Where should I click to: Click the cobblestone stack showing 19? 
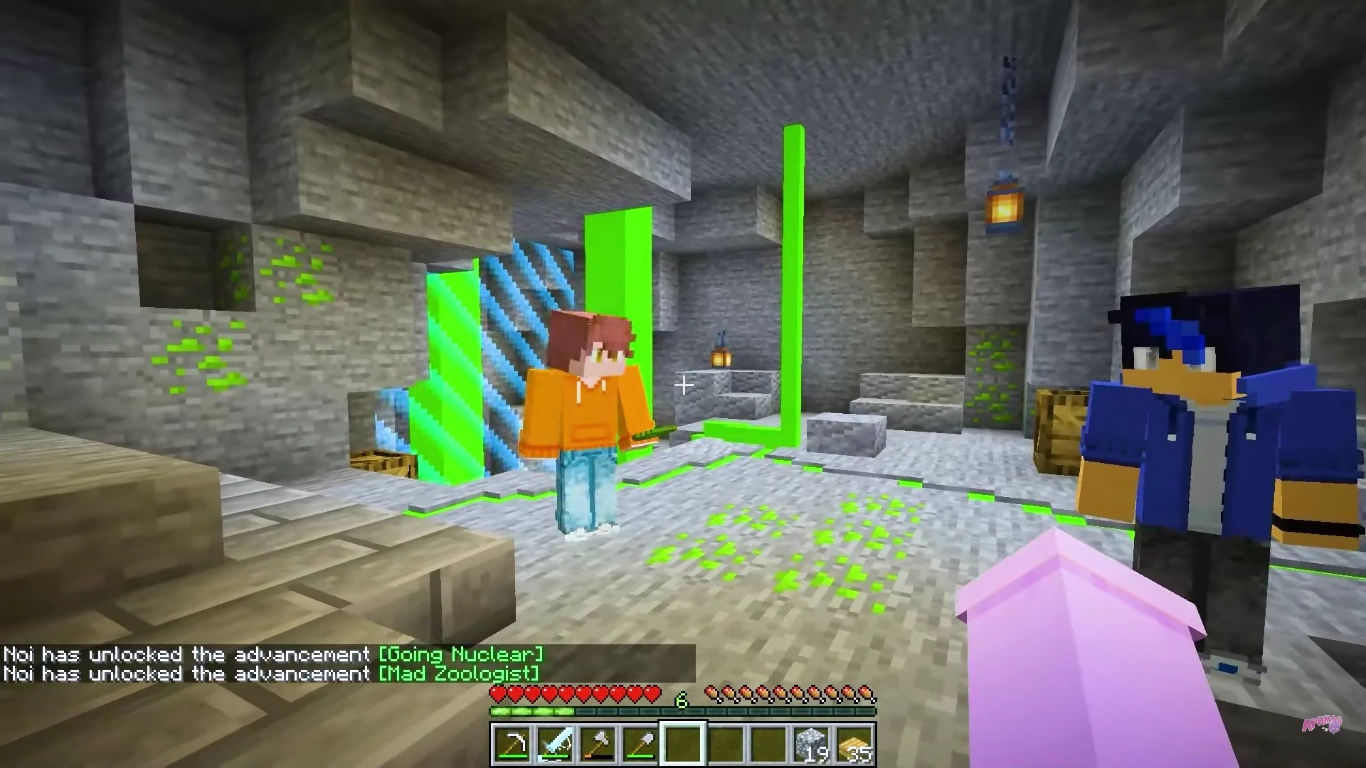coord(812,744)
